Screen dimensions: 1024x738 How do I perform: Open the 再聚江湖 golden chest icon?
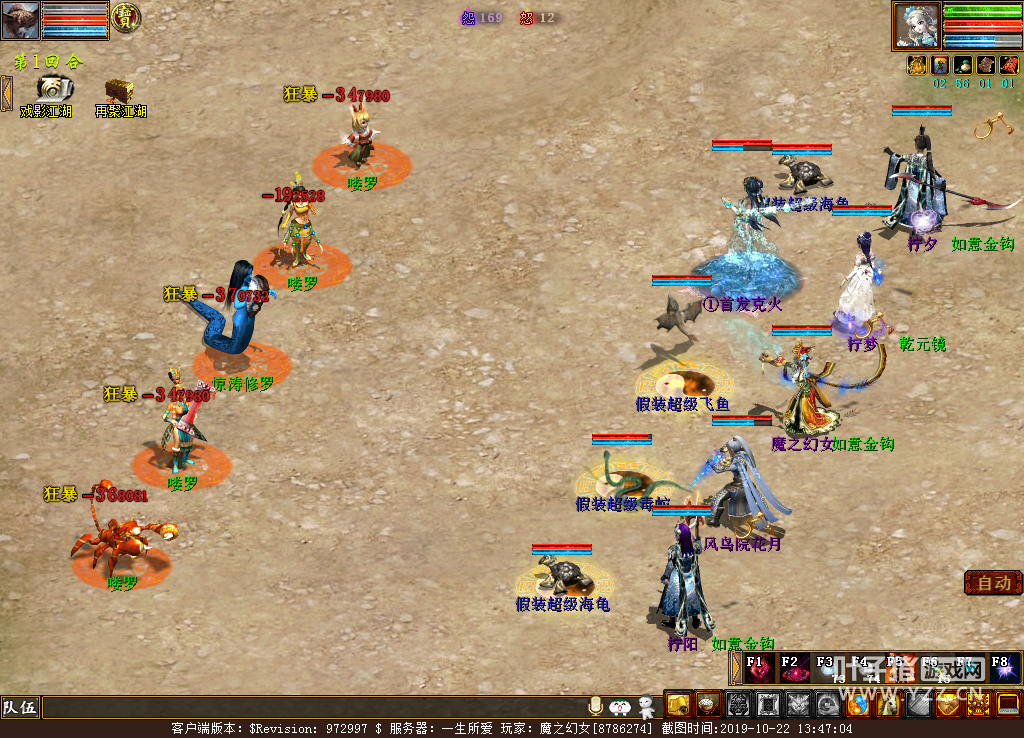point(120,91)
